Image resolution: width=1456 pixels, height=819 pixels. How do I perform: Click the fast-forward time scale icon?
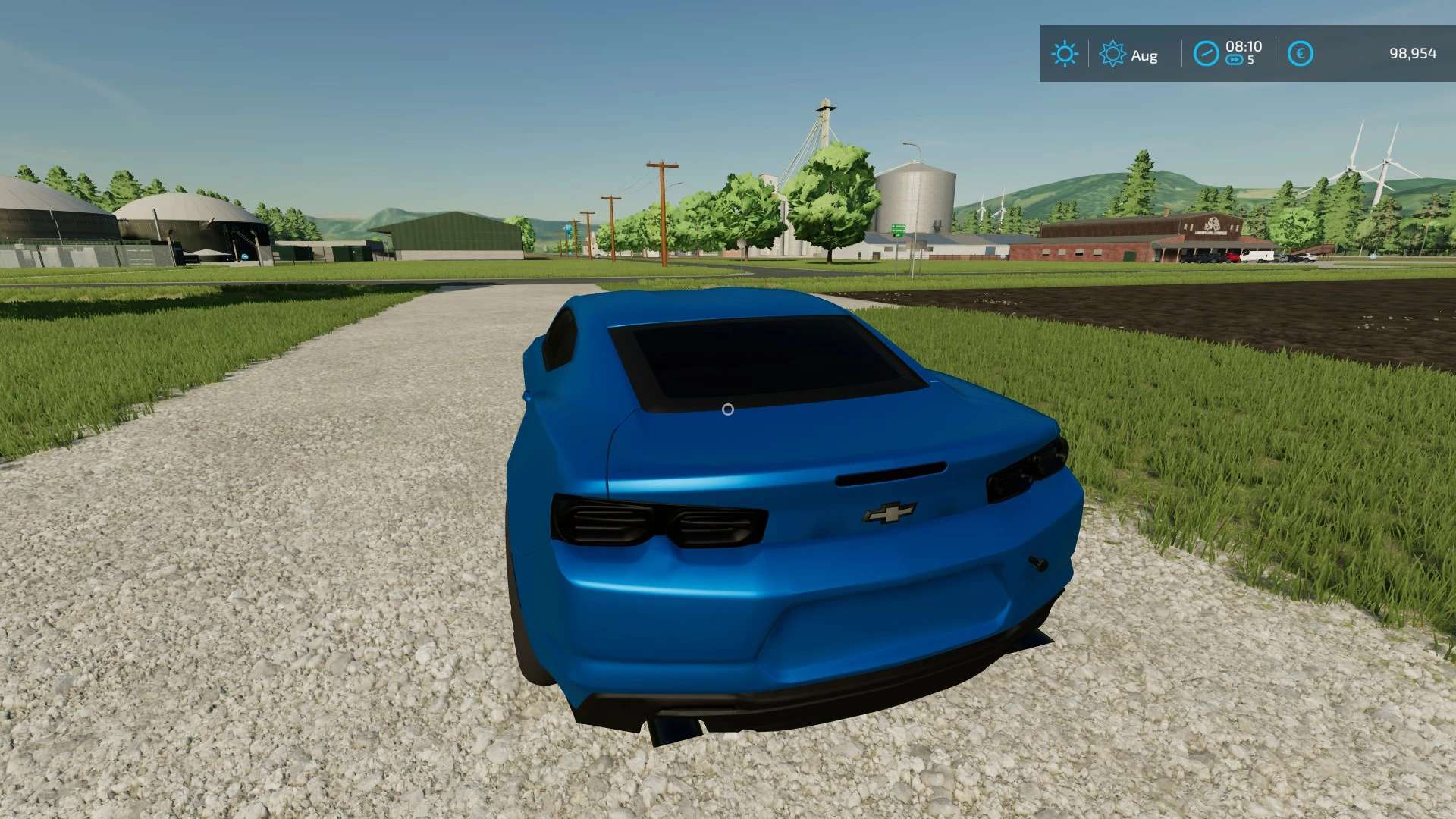1234,61
